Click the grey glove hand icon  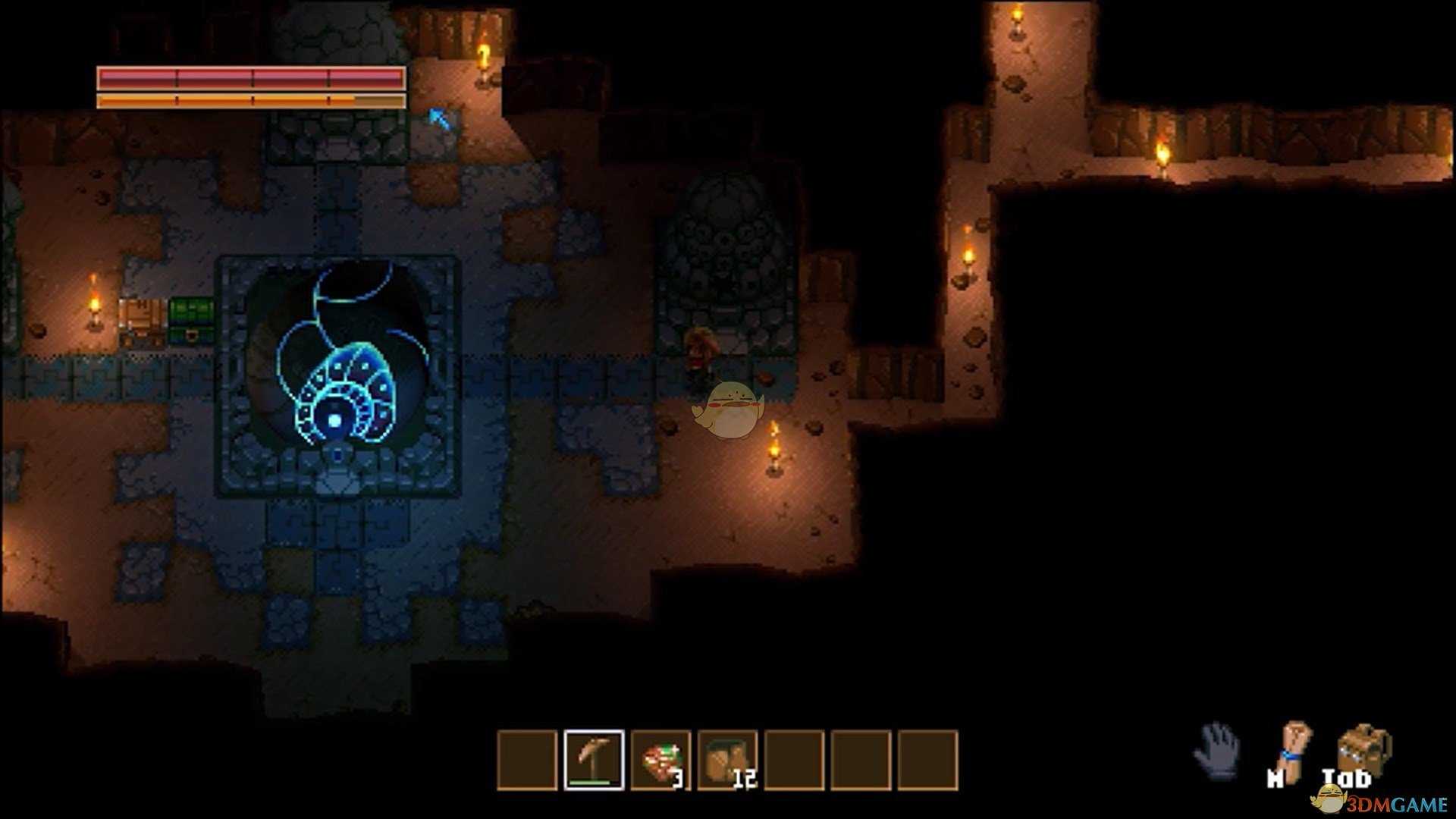point(1216,749)
